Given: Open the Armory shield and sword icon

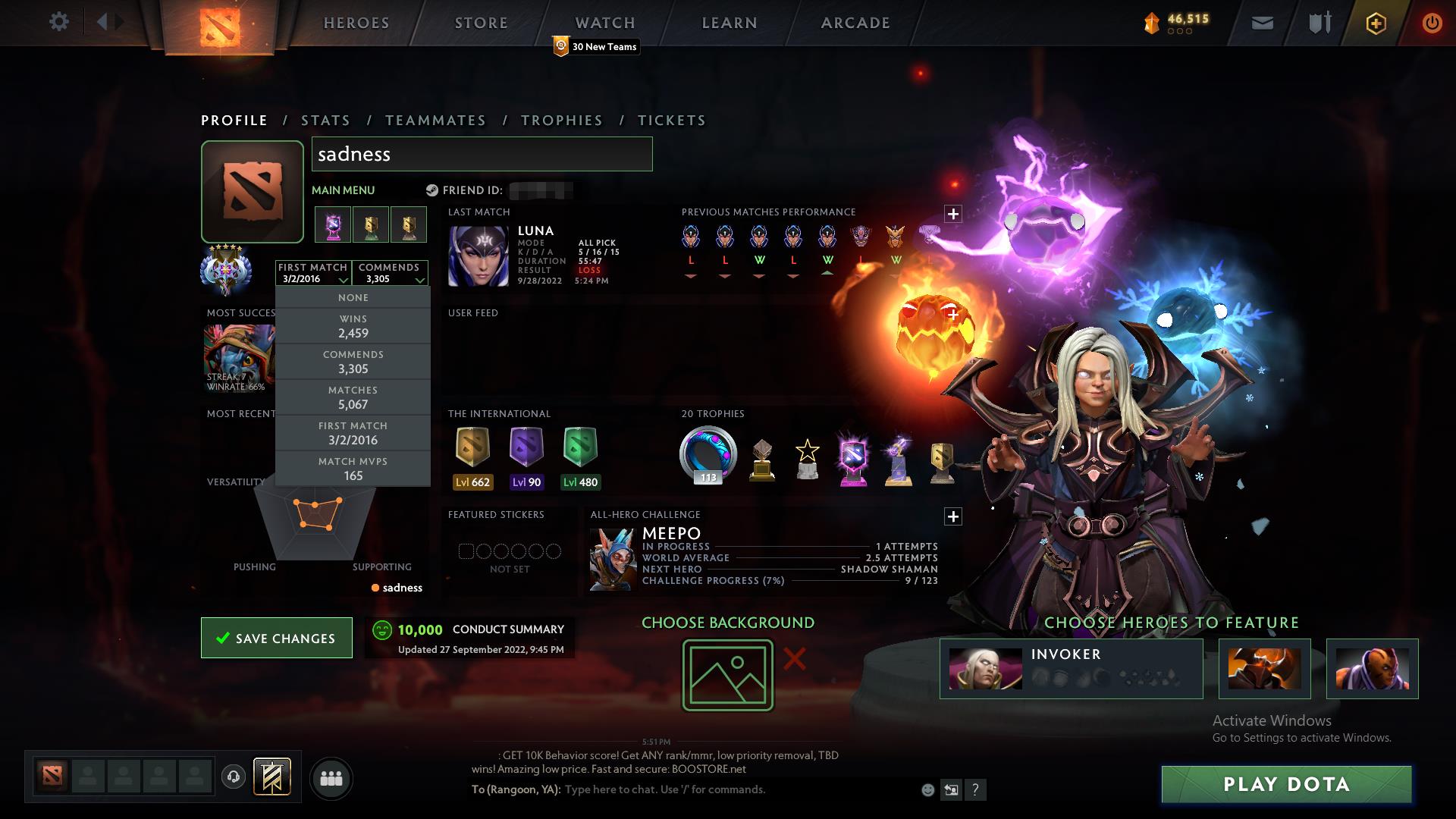Looking at the screenshot, I should pyautogui.click(x=1318, y=23).
